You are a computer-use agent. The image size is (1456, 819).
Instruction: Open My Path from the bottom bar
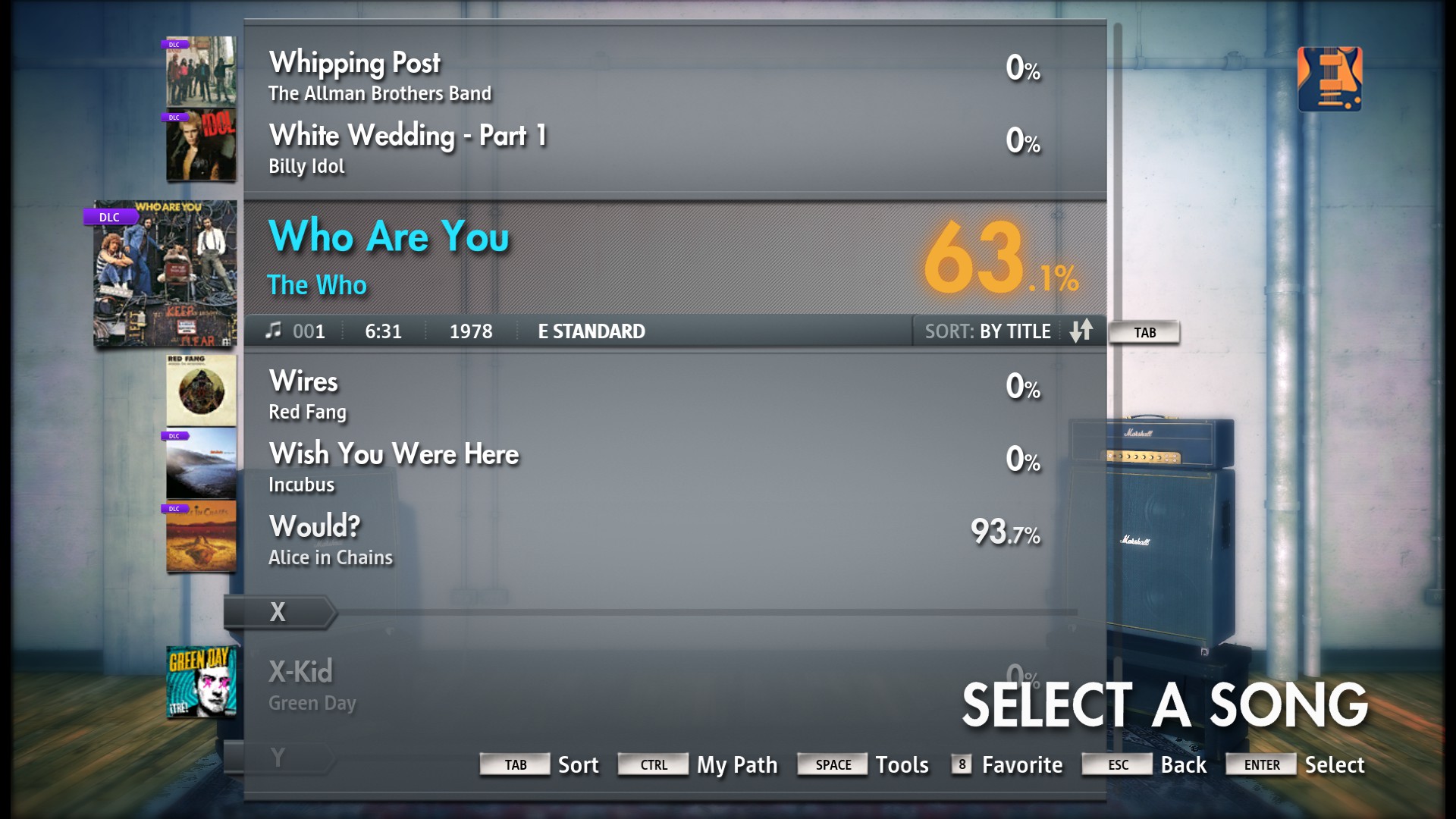736,764
